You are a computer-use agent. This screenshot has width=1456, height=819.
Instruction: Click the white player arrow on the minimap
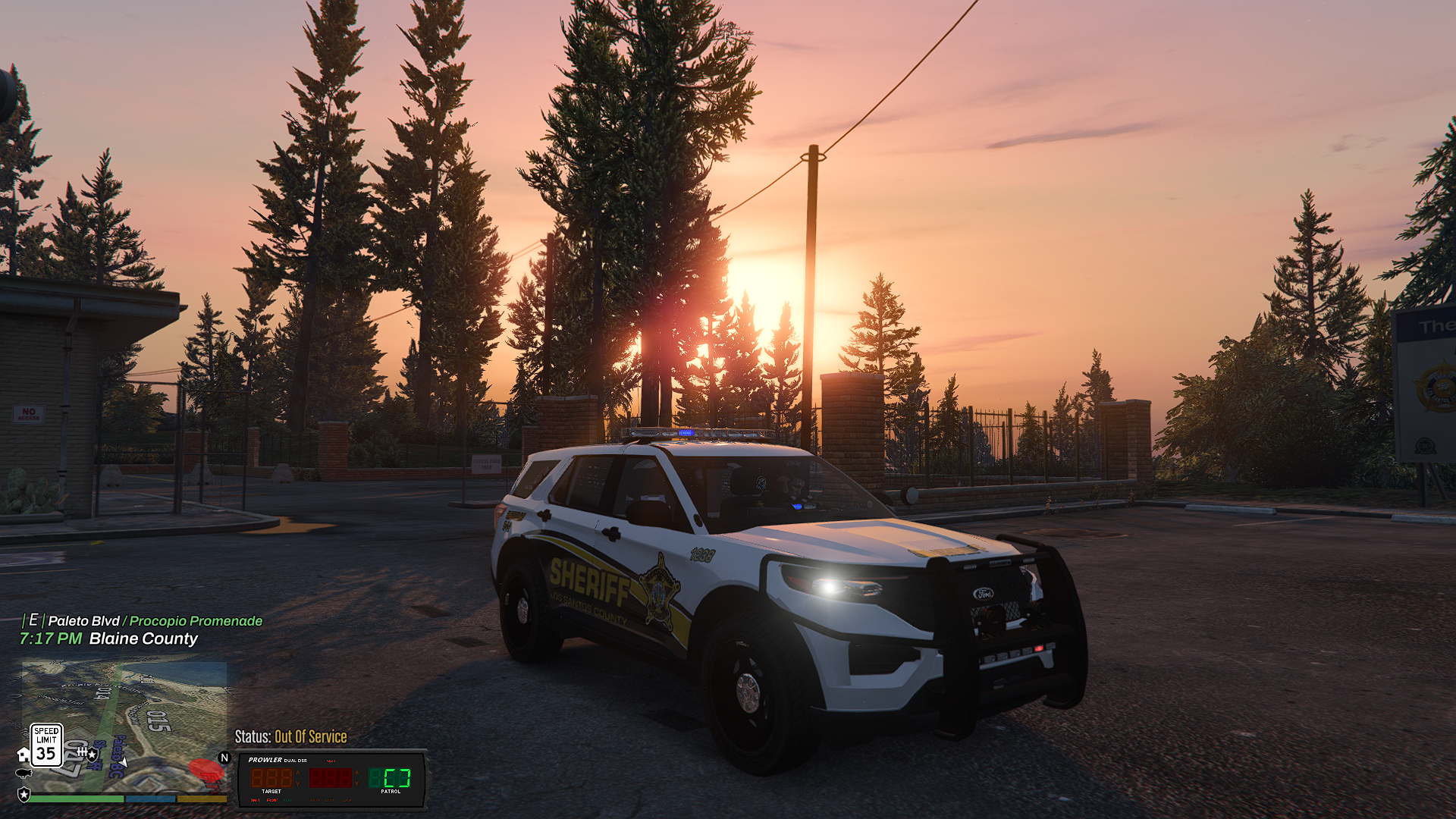coord(123,761)
